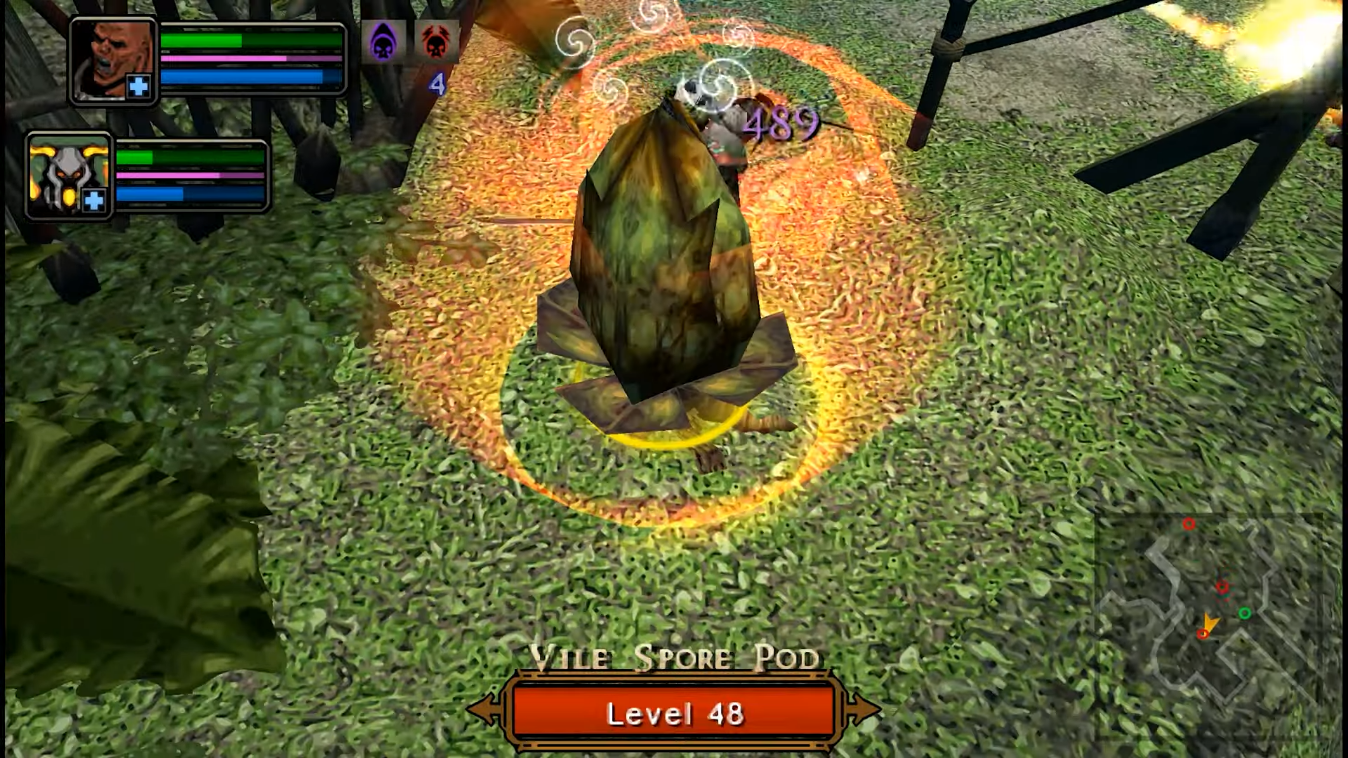Open the left arrow to cycle targets back
The image size is (1348, 758).
click(484, 711)
